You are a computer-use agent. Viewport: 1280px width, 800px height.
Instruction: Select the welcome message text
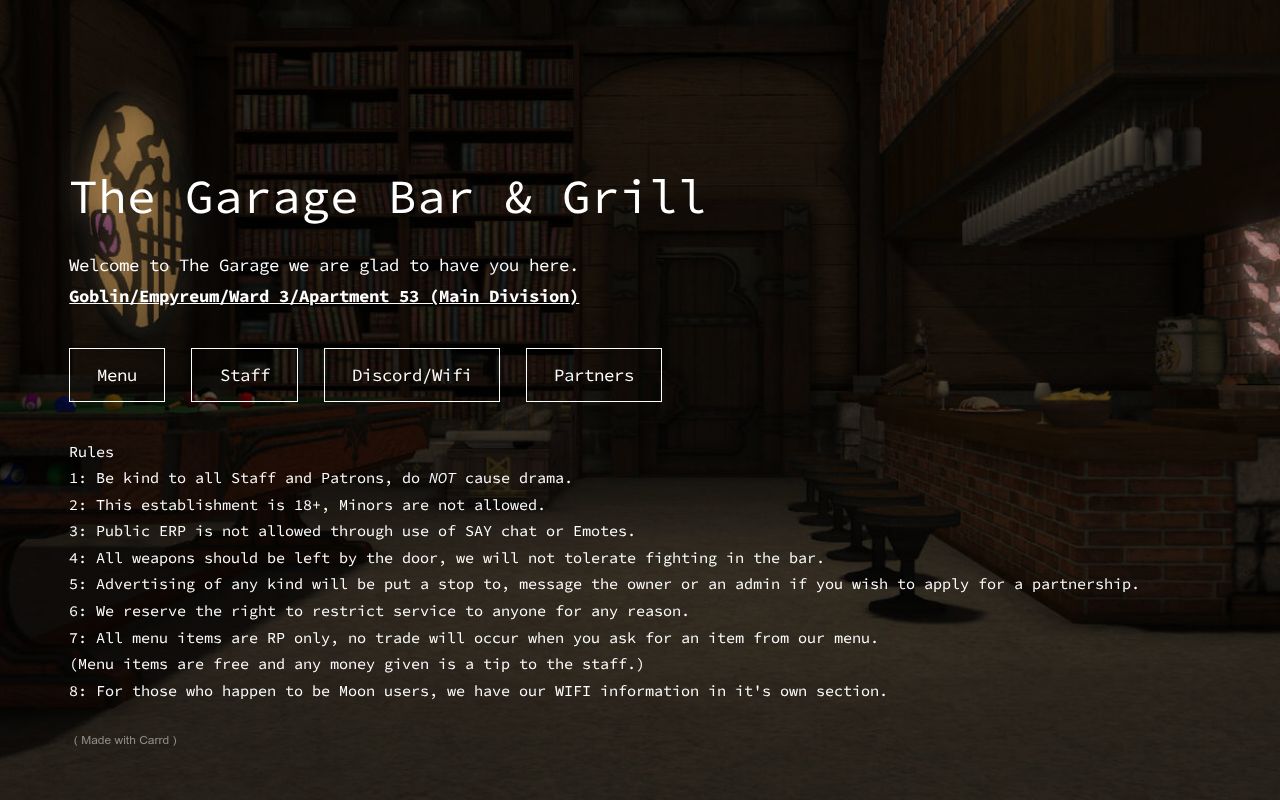[323, 265]
